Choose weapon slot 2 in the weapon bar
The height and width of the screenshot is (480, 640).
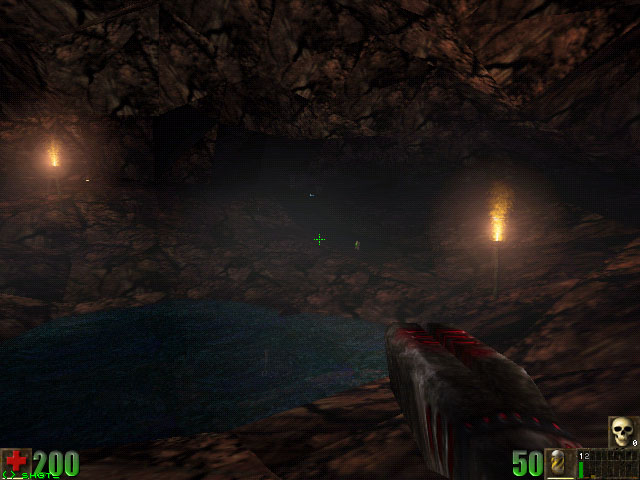tap(588, 465)
